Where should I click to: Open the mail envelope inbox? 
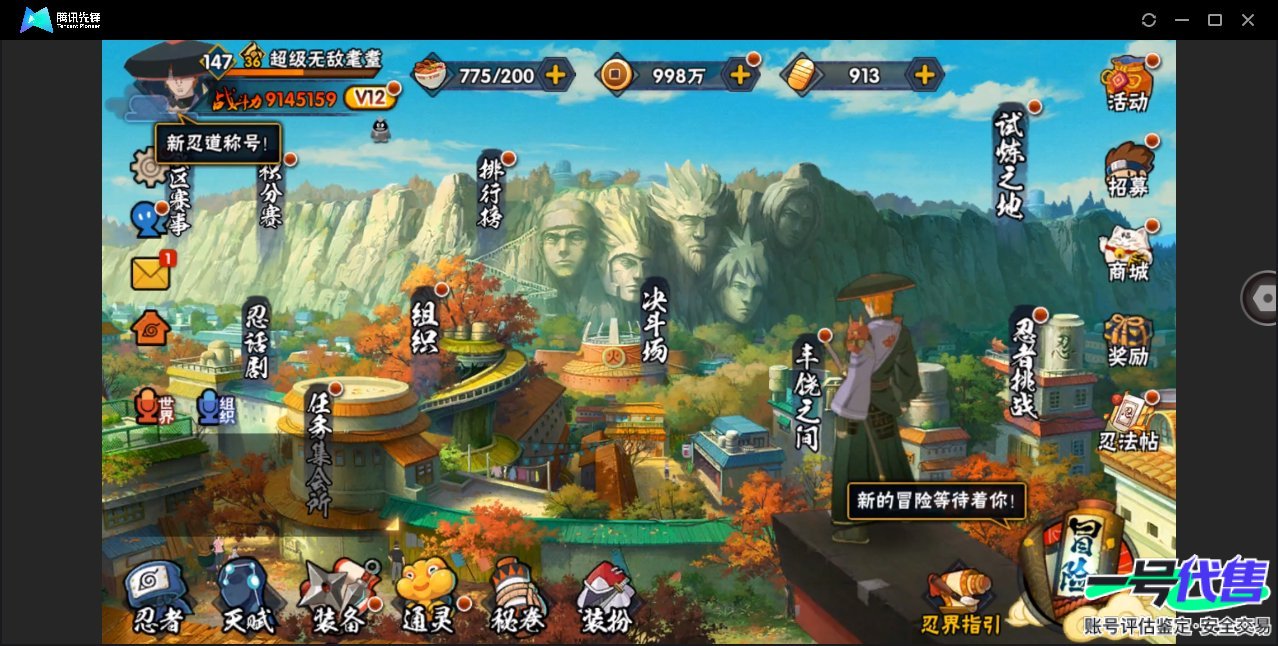point(151,273)
